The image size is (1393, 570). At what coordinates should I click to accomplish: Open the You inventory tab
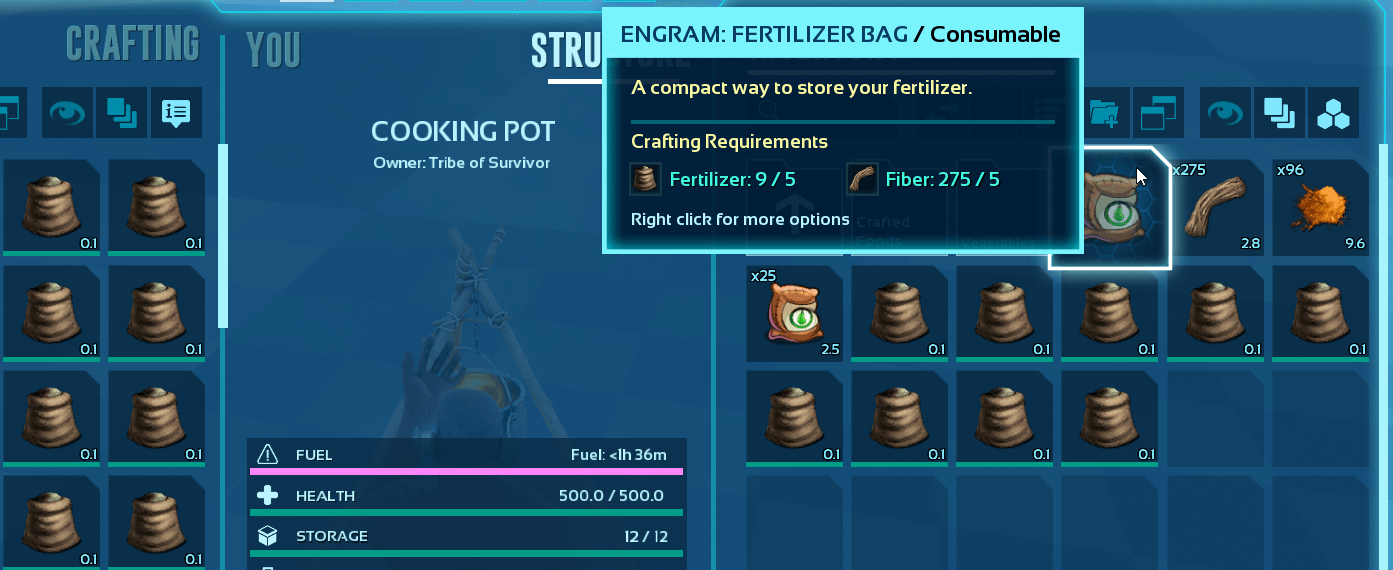(273, 50)
